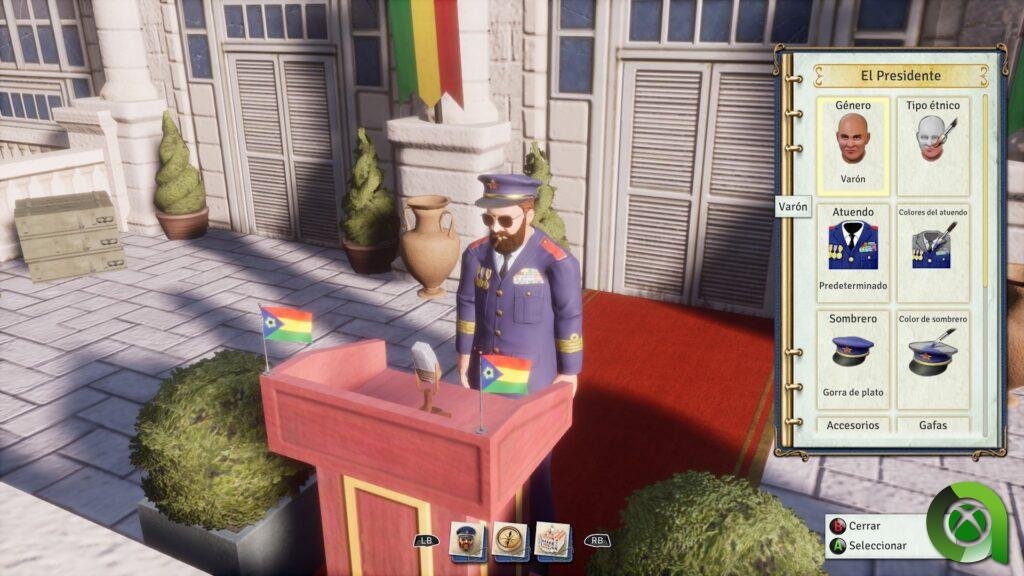Choose the Accesorios tile
The height and width of the screenshot is (576, 1024).
click(x=853, y=425)
